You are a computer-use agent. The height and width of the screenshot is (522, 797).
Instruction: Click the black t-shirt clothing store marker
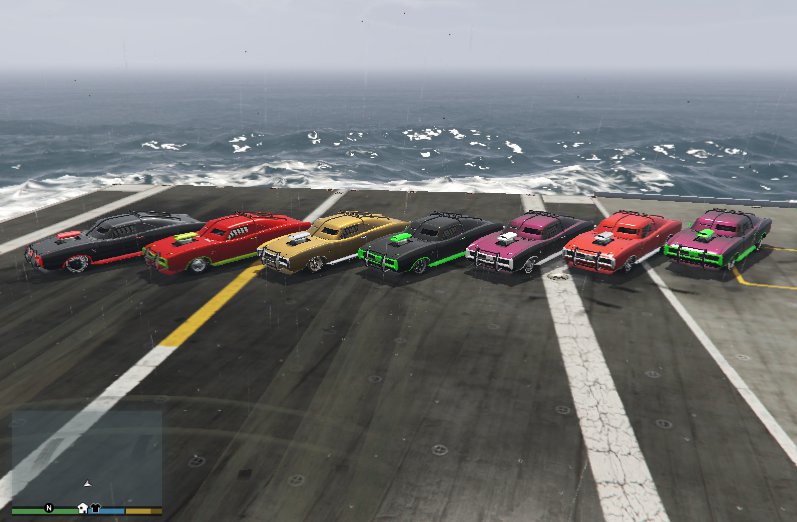point(95,508)
